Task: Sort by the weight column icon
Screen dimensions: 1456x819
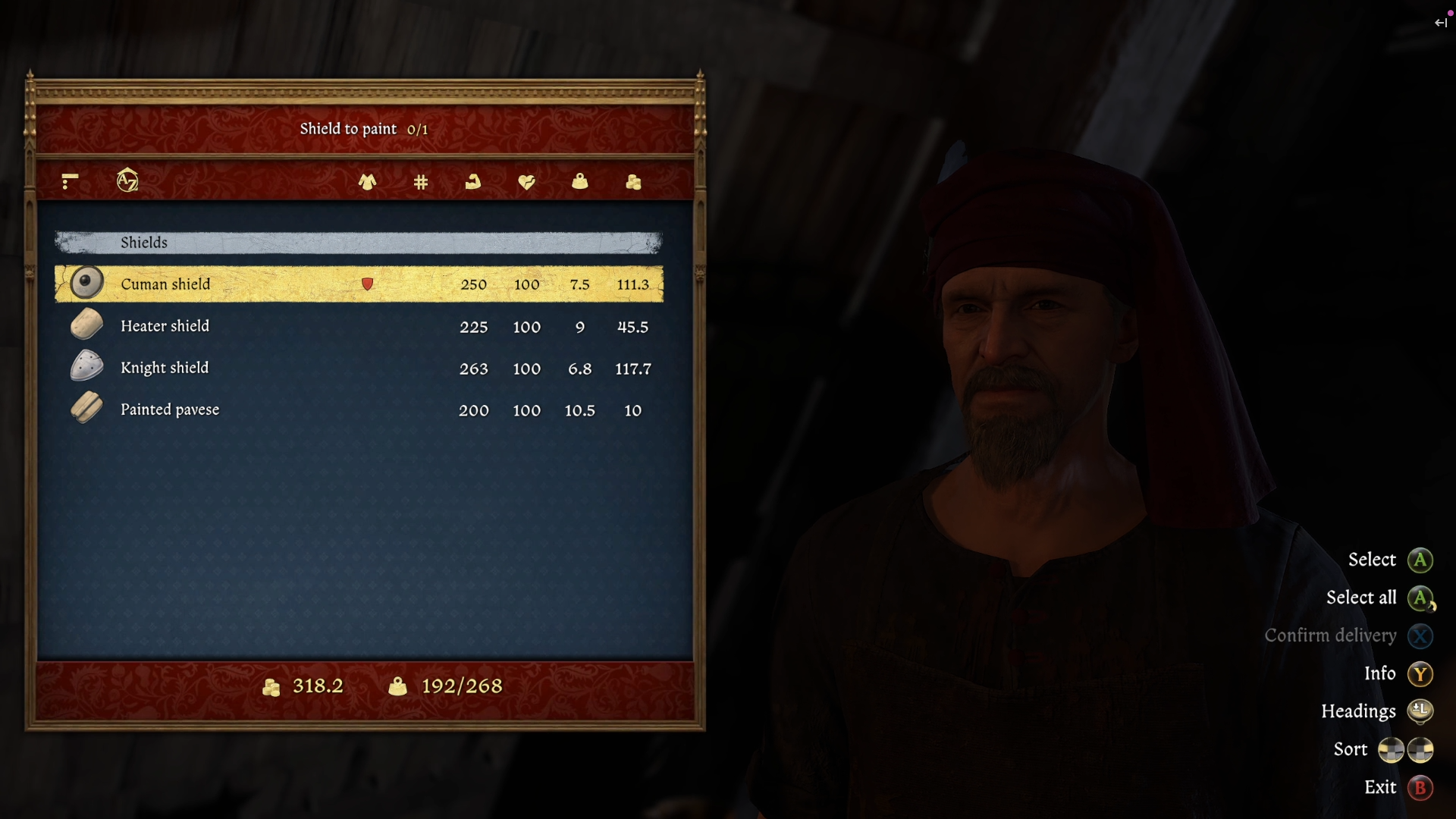Action: point(580,182)
